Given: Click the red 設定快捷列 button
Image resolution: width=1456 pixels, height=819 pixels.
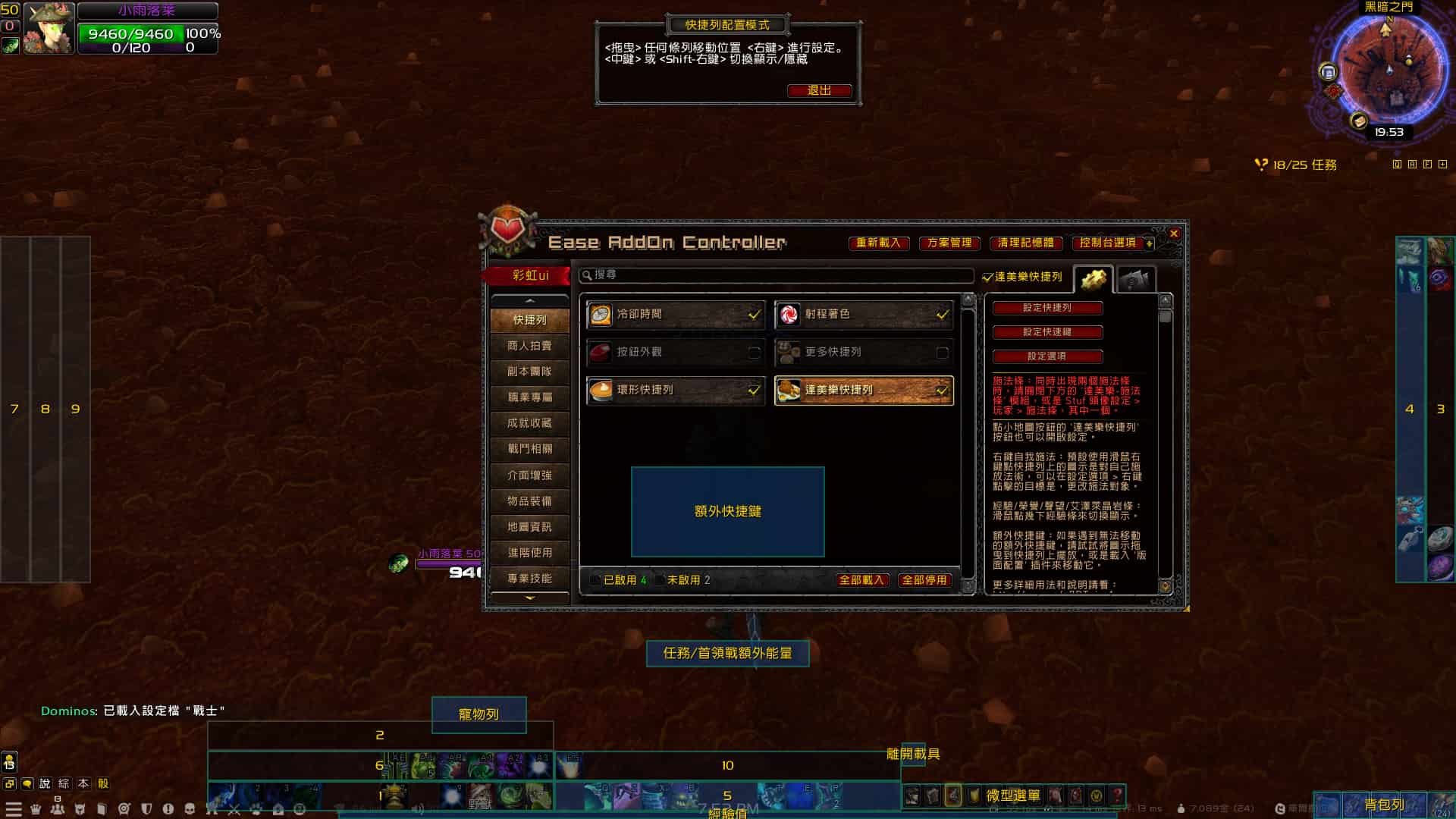Looking at the screenshot, I should pyautogui.click(x=1047, y=308).
